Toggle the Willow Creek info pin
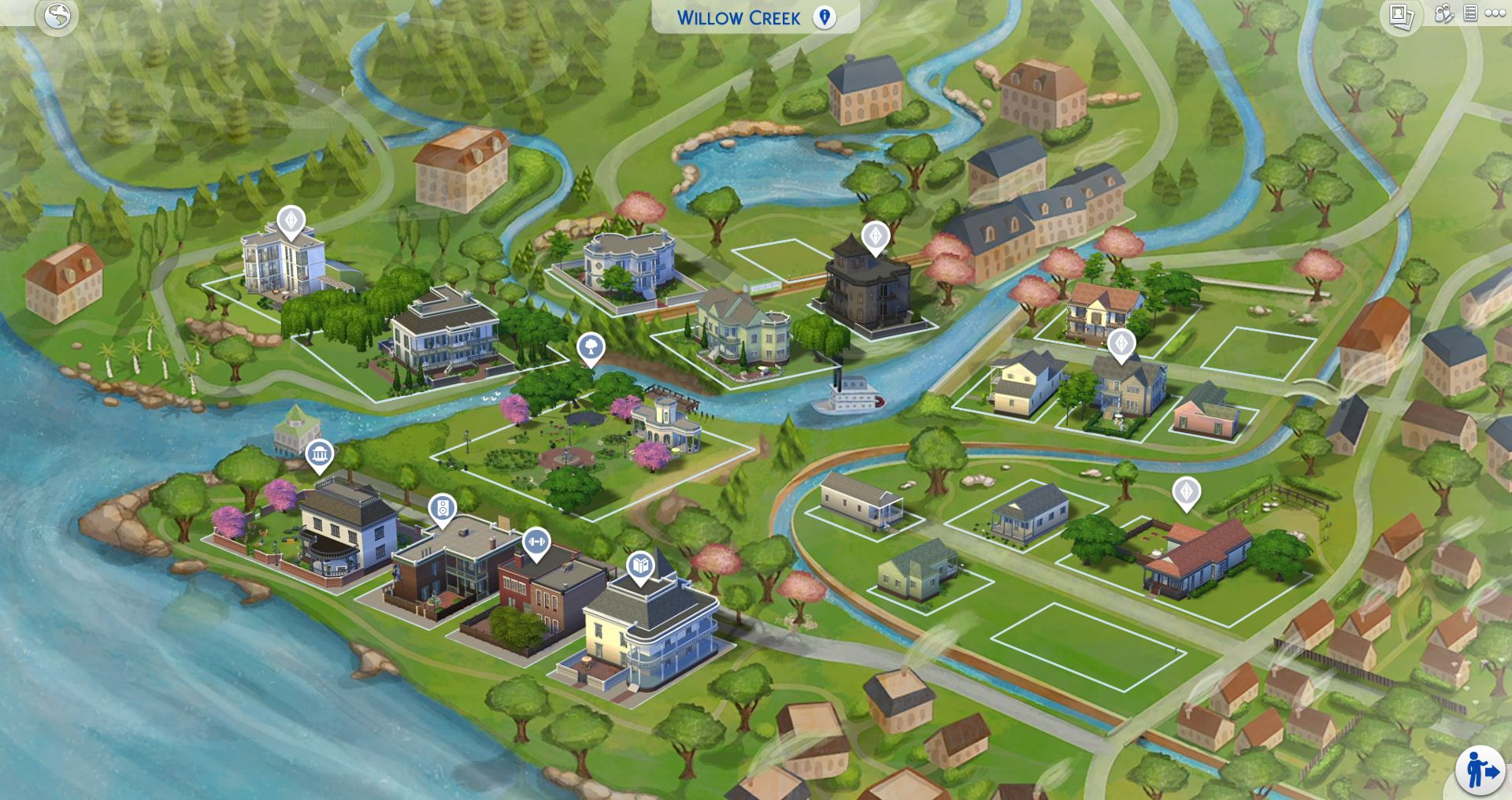This screenshot has width=1512, height=800. pos(825,17)
